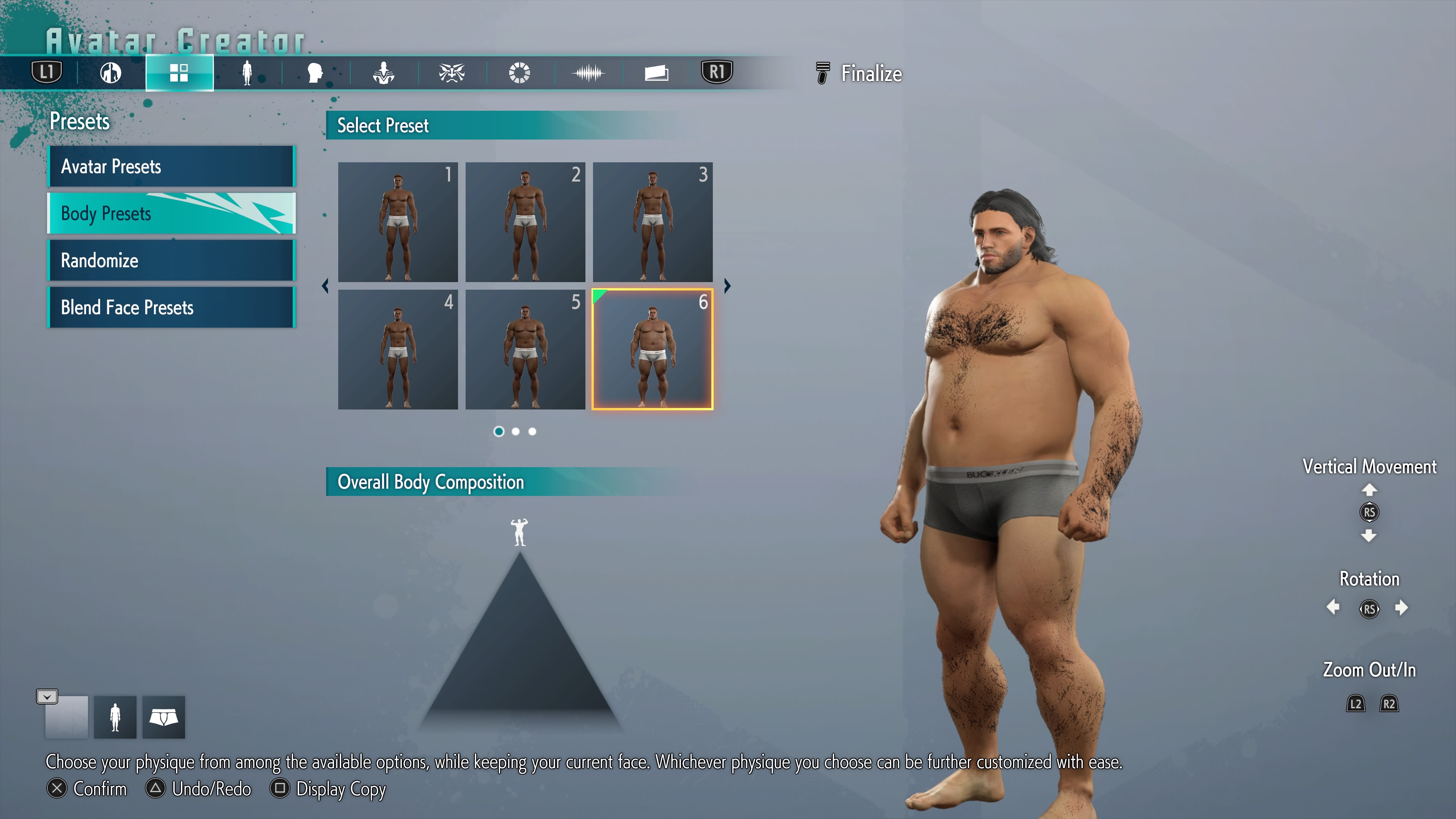
Task: Select the Body Presets entry
Action: pyautogui.click(x=171, y=213)
